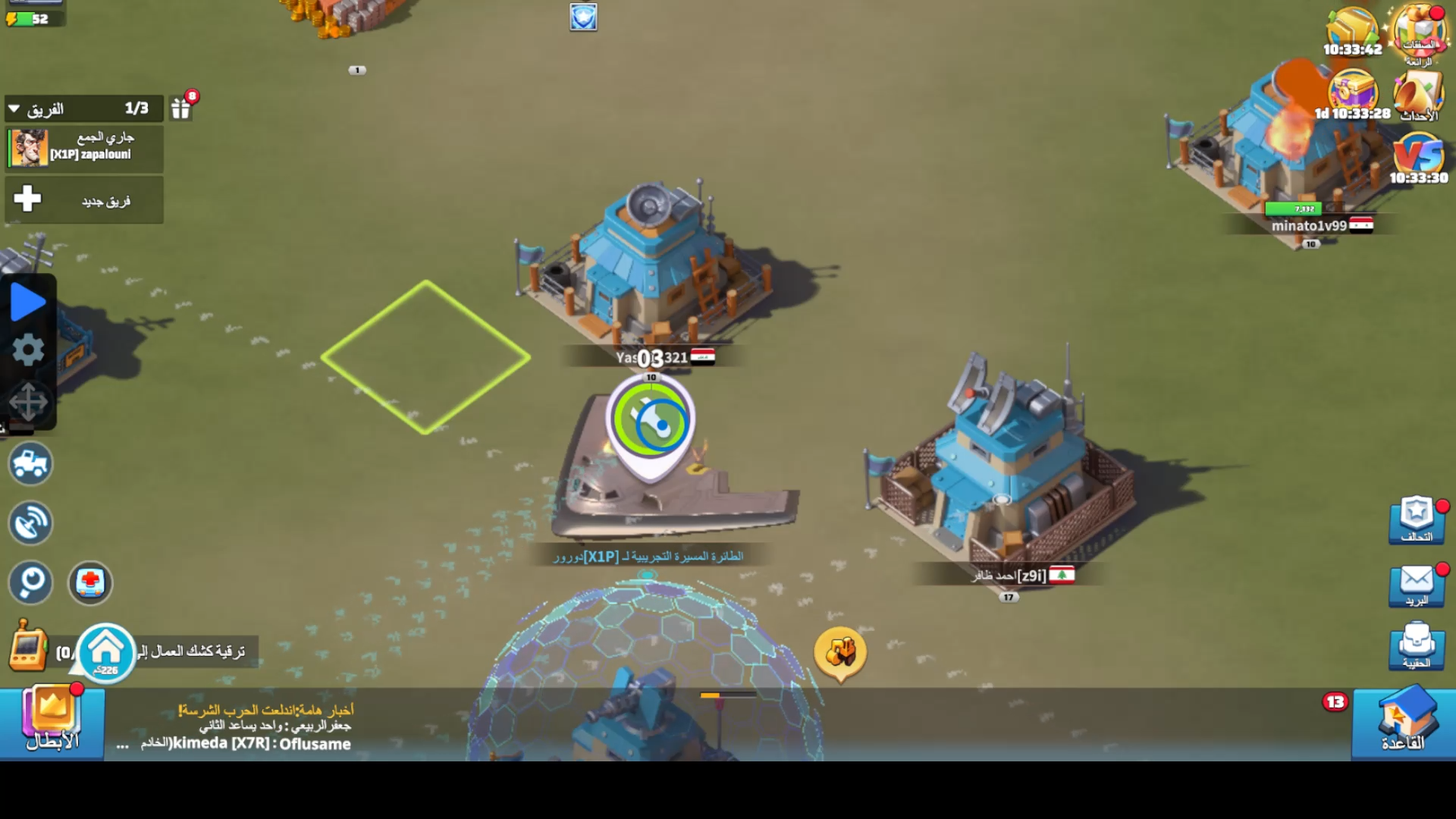Switch to the القاعدة base tab

coord(1408,720)
